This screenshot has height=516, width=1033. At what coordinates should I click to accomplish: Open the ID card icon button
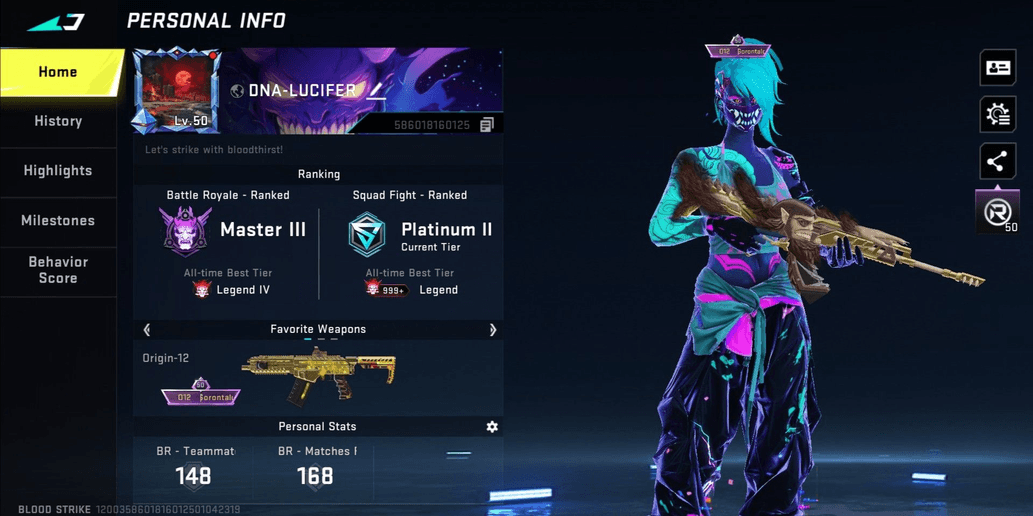[997, 68]
